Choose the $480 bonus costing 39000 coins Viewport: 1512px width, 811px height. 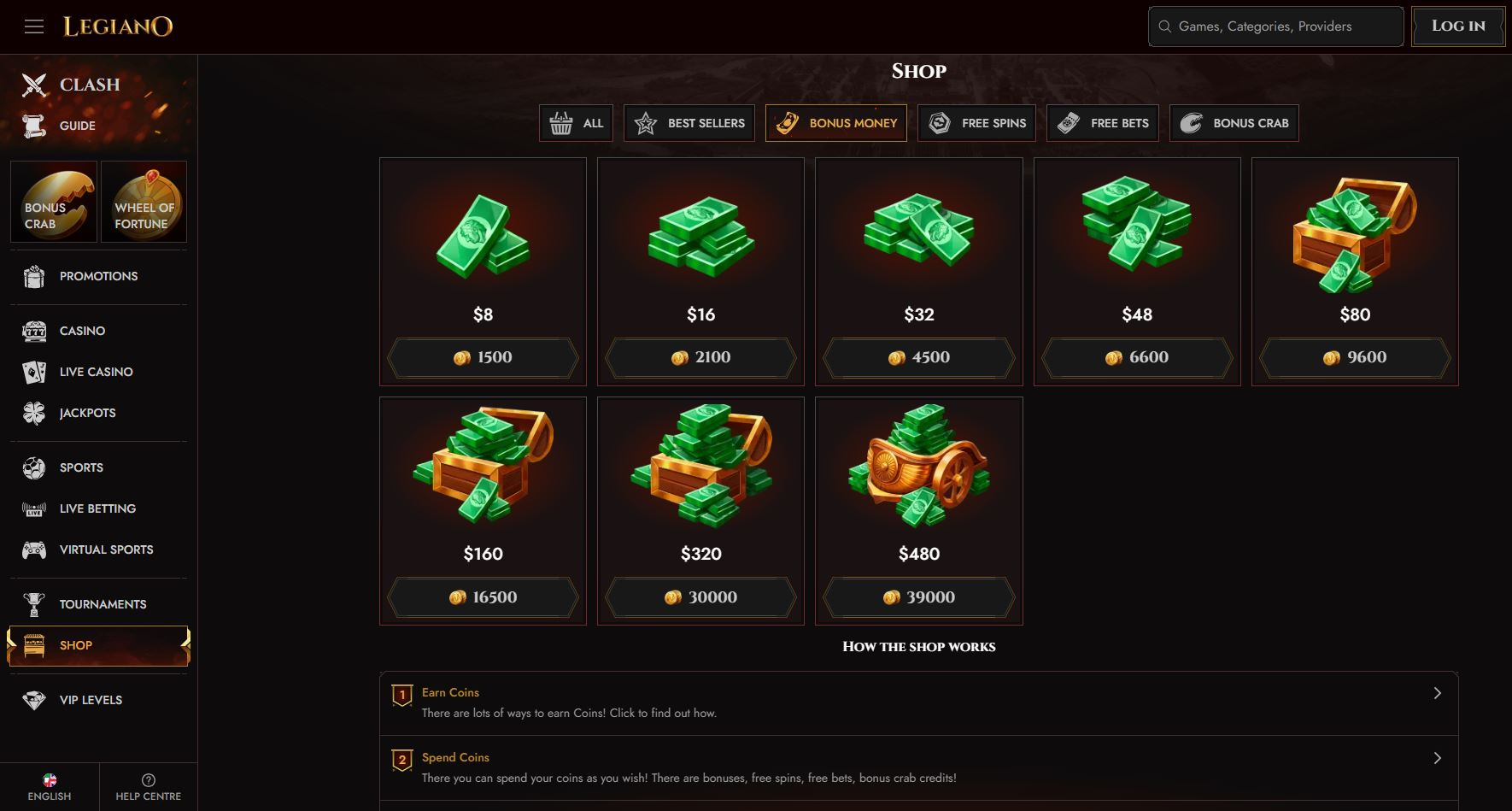[x=919, y=597]
